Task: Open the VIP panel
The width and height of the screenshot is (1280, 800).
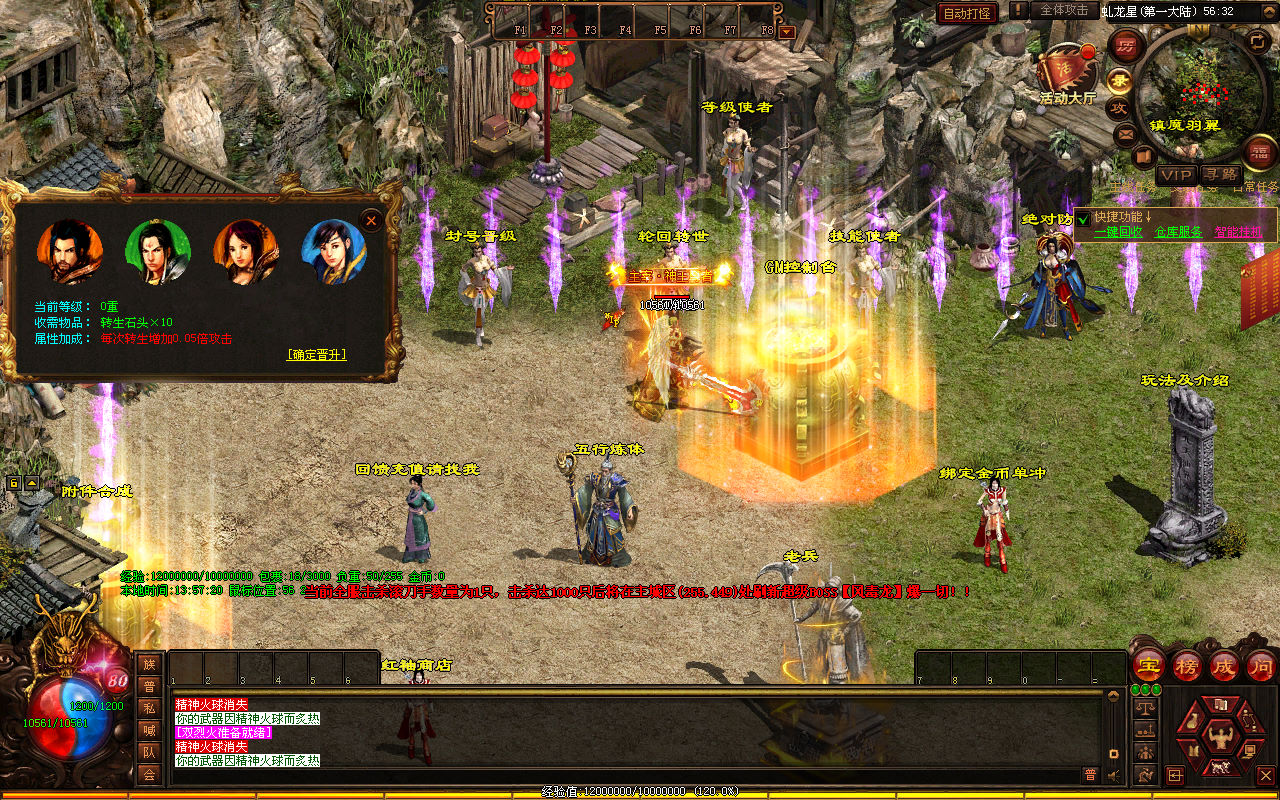Action: pos(1176,175)
